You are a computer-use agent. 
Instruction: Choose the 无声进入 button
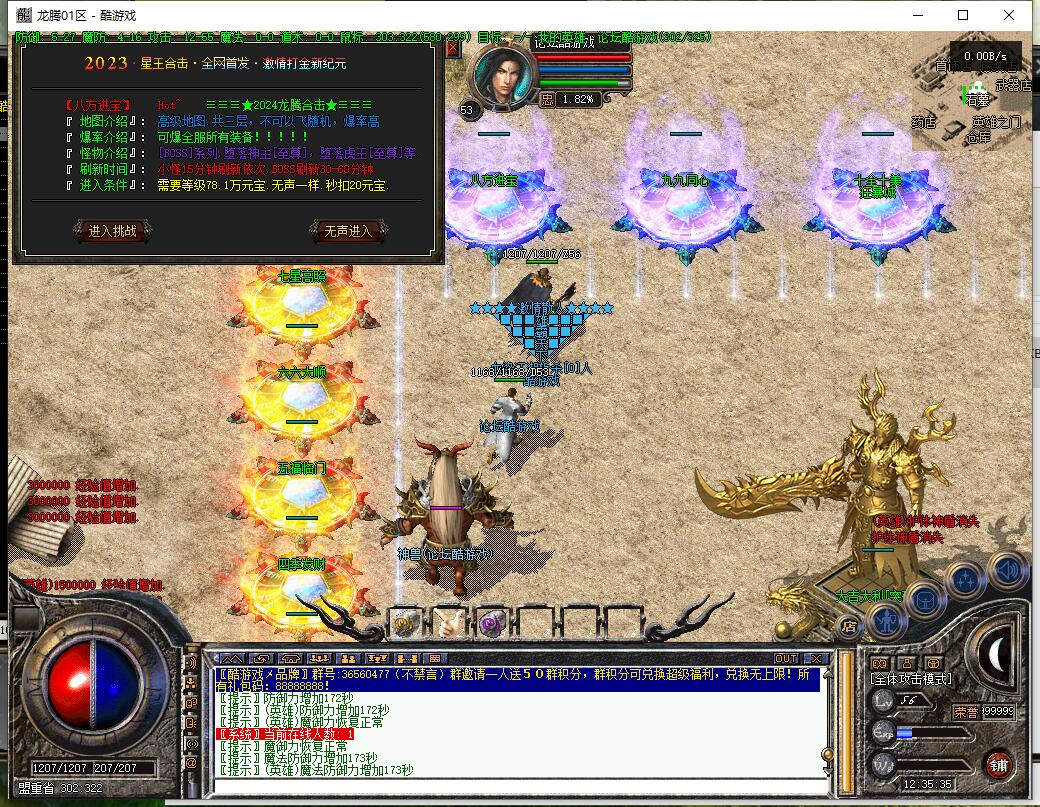click(348, 231)
